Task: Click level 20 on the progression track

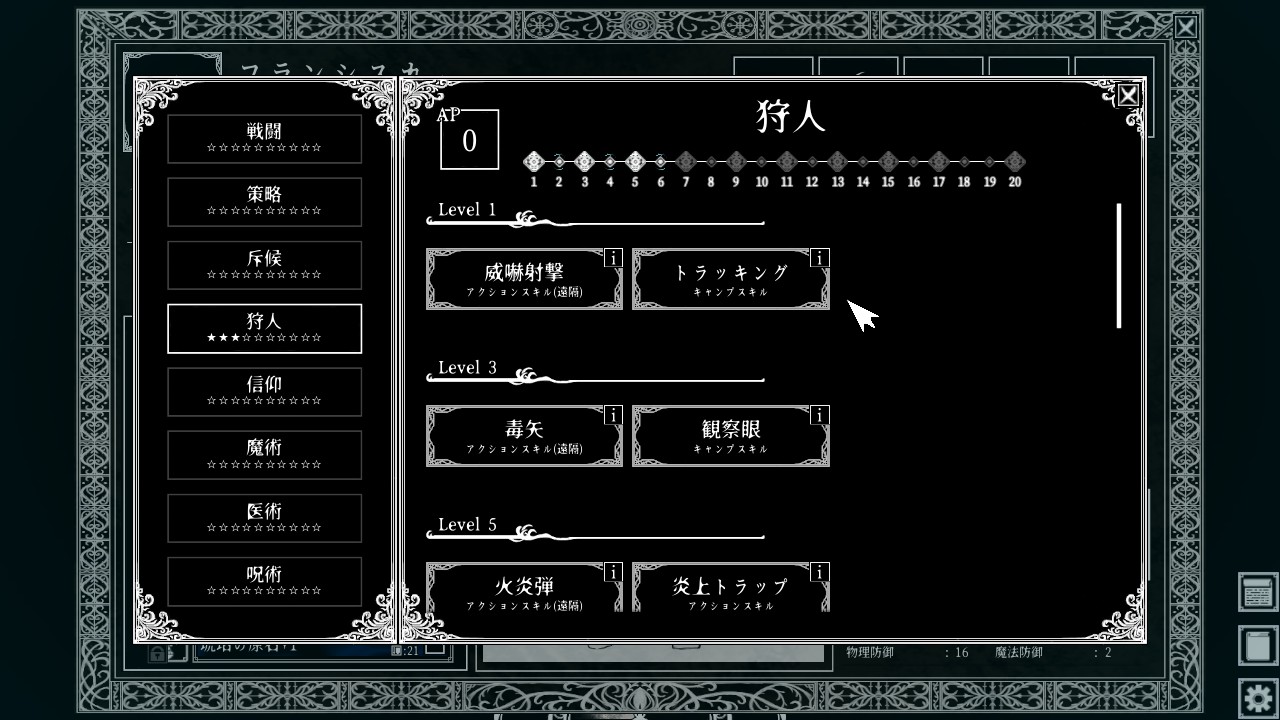Action: 1015,160
